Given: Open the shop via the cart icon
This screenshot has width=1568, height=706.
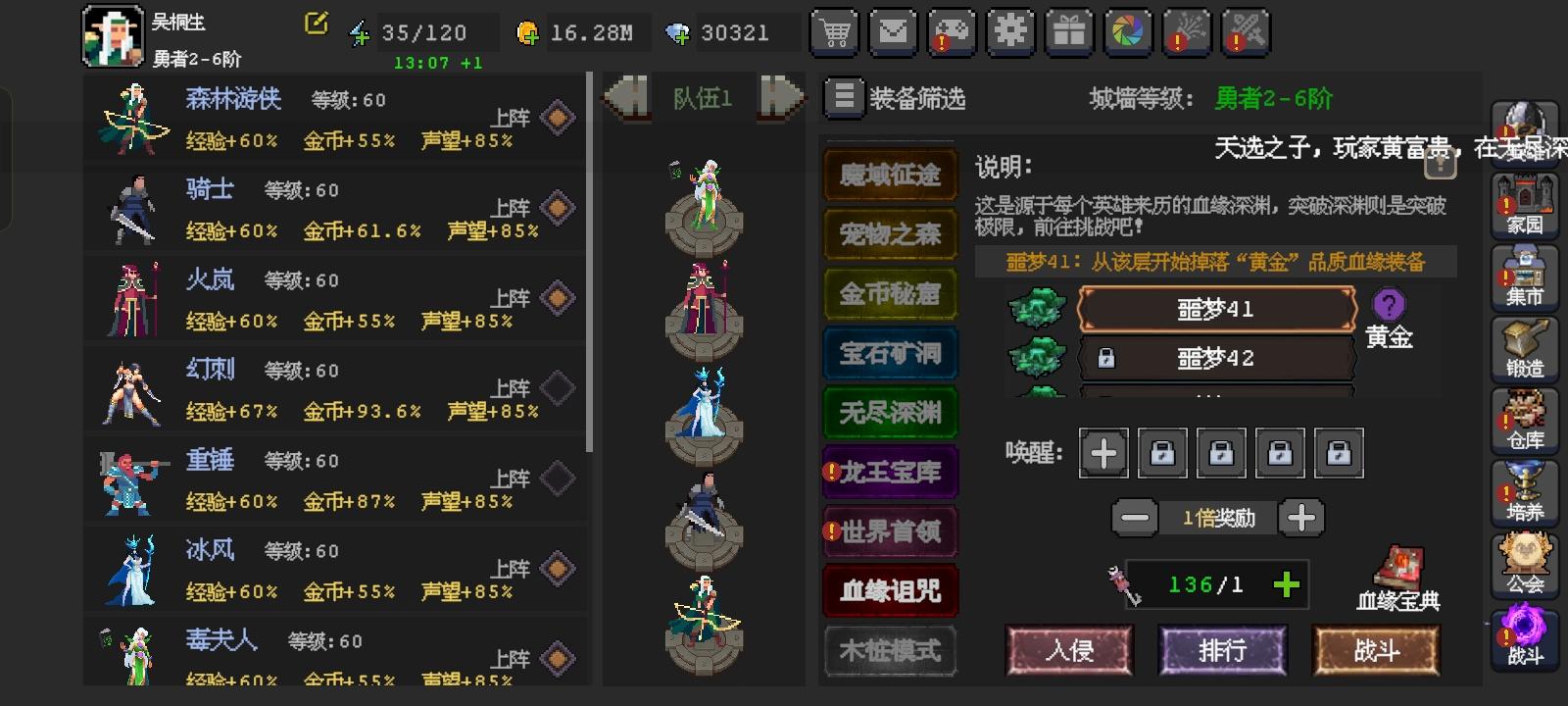Looking at the screenshot, I should tap(834, 32).
